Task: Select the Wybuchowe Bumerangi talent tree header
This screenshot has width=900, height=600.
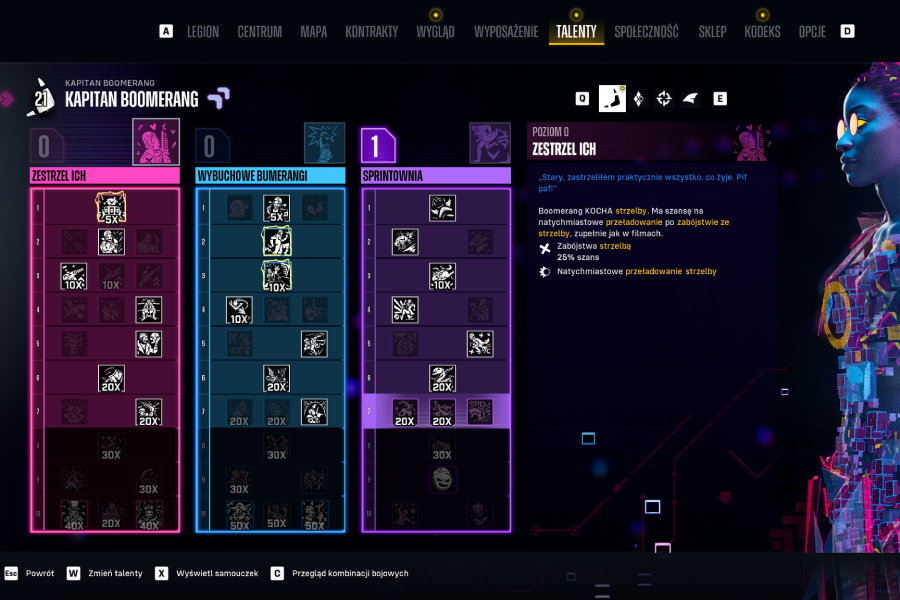Action: [x=270, y=176]
